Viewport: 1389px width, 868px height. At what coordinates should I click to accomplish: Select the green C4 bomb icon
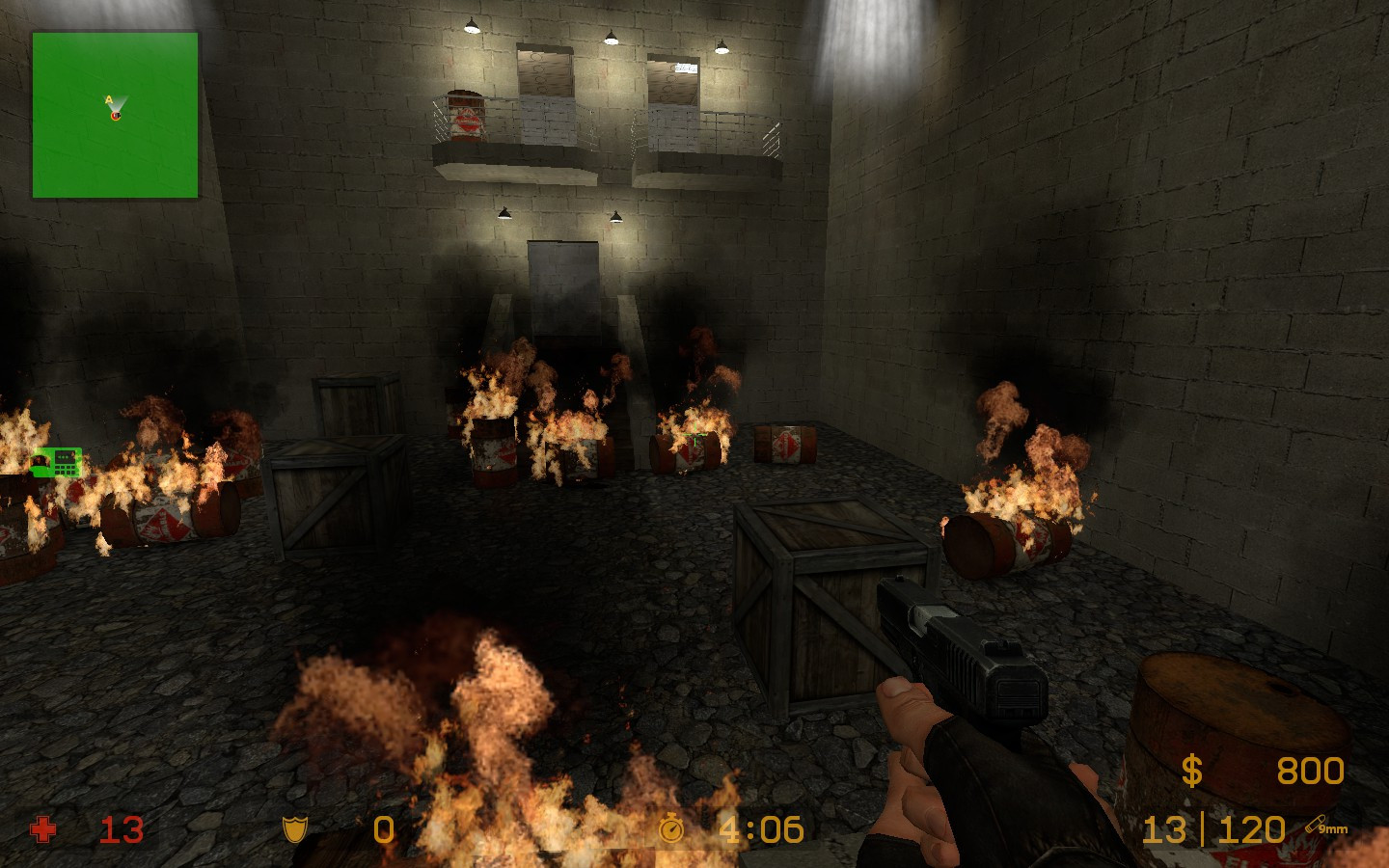(x=57, y=463)
